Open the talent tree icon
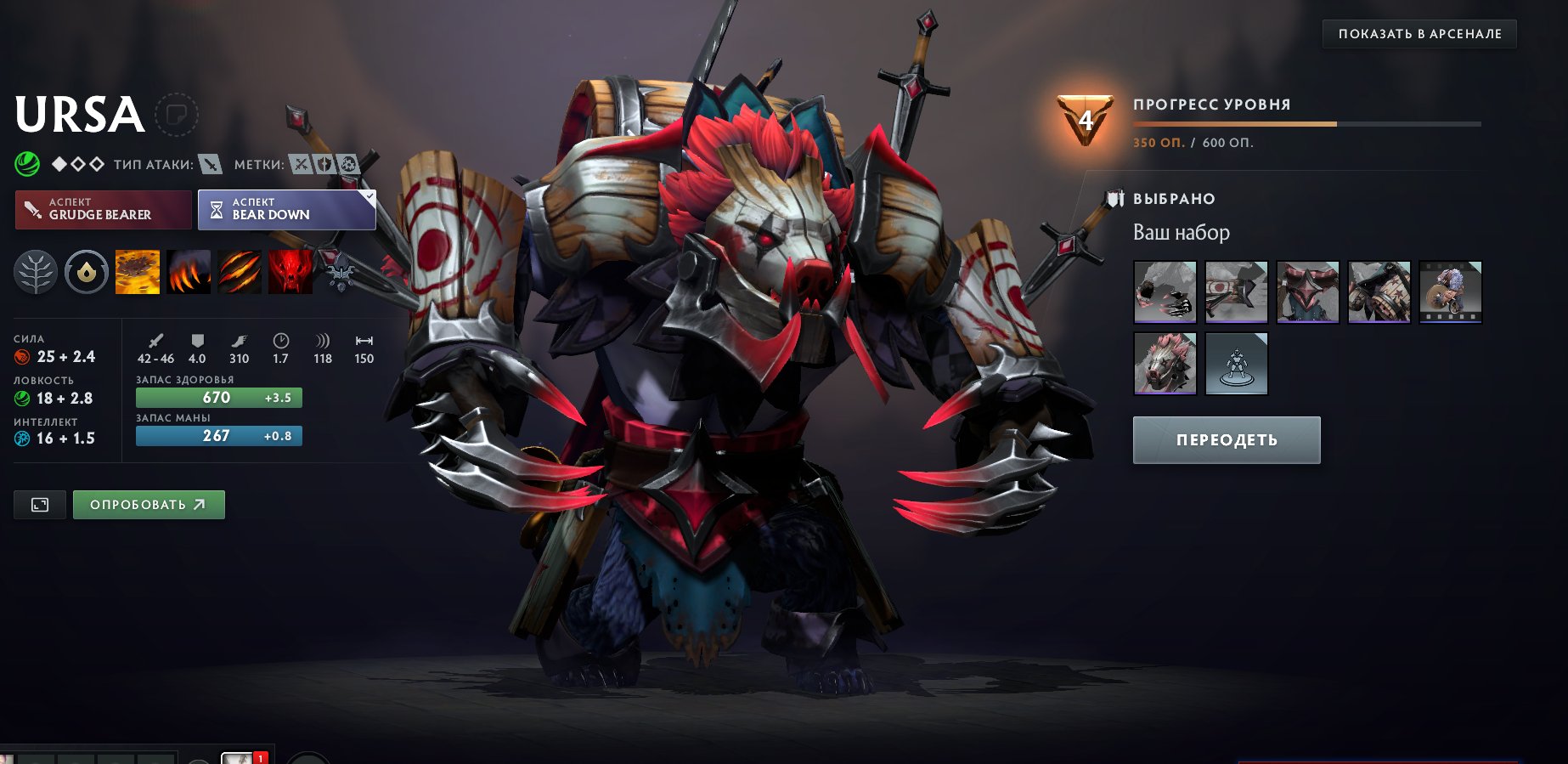Image resolution: width=1568 pixels, height=764 pixels. pyautogui.click(x=36, y=273)
